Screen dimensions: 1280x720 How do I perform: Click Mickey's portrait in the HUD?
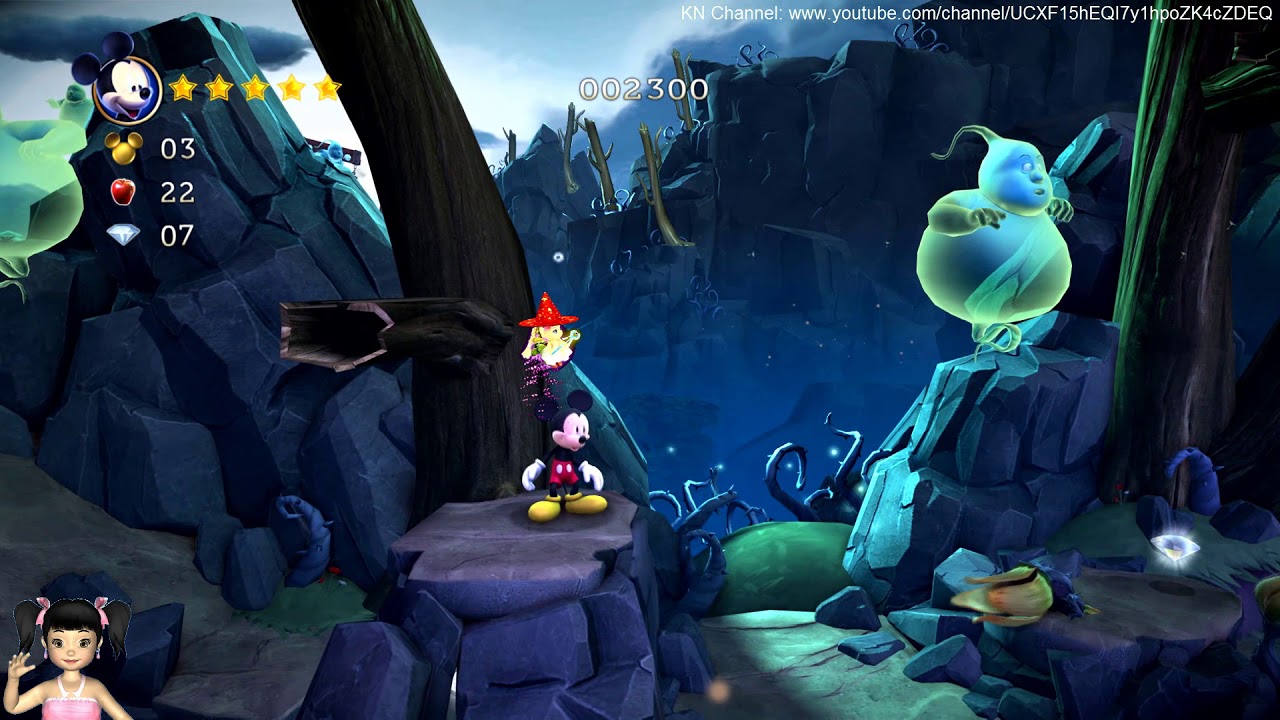(127, 86)
